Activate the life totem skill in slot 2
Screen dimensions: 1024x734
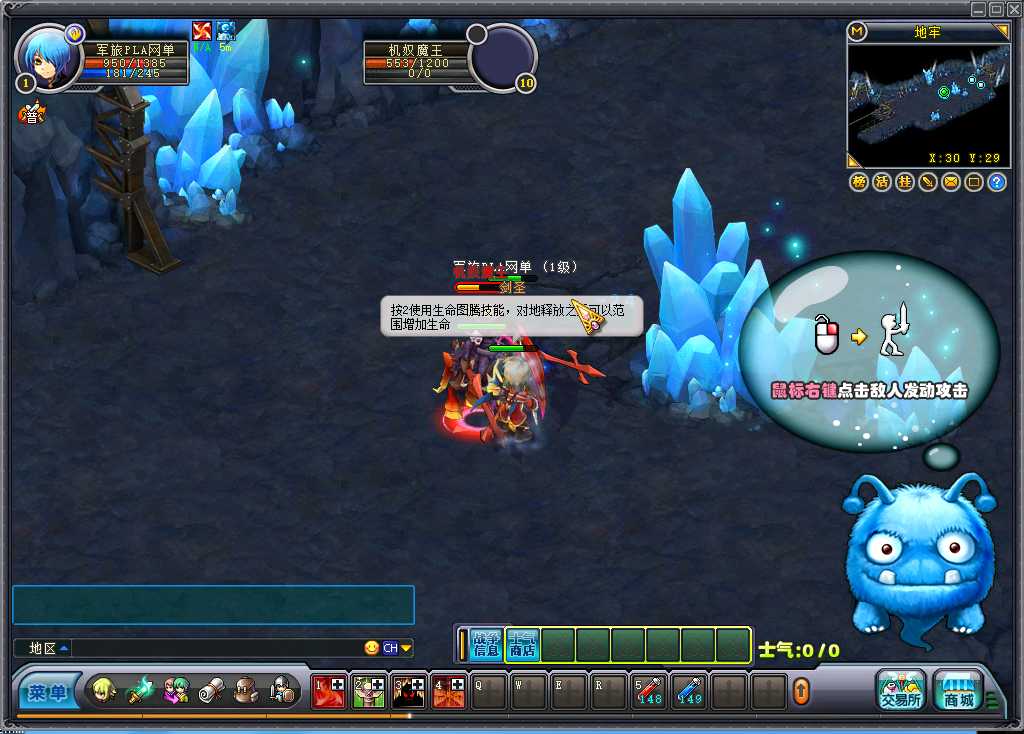pos(369,690)
